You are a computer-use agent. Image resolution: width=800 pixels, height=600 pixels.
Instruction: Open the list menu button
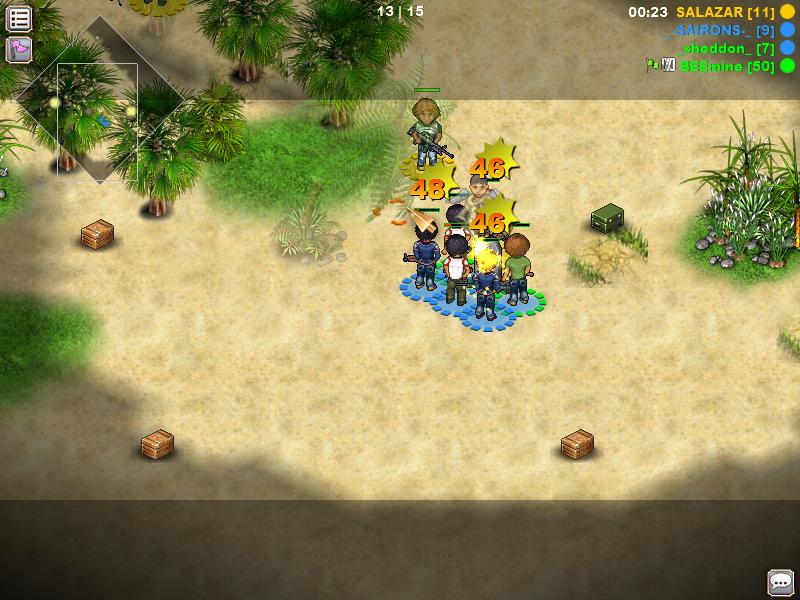(19, 18)
